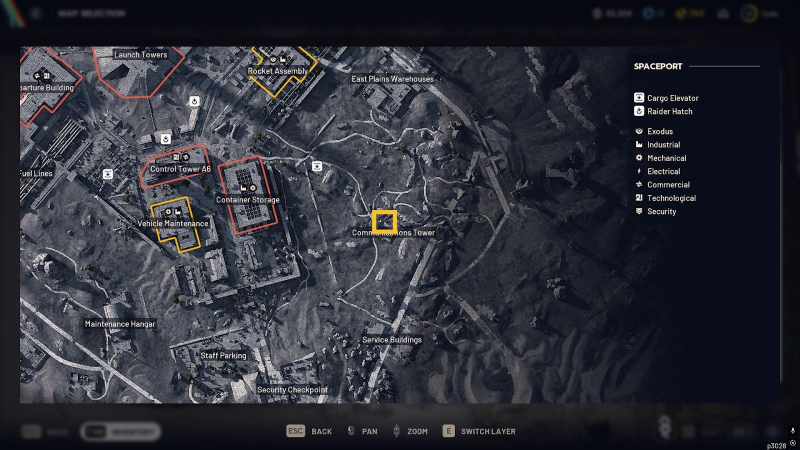Click the Back button in the footer

click(x=310, y=431)
